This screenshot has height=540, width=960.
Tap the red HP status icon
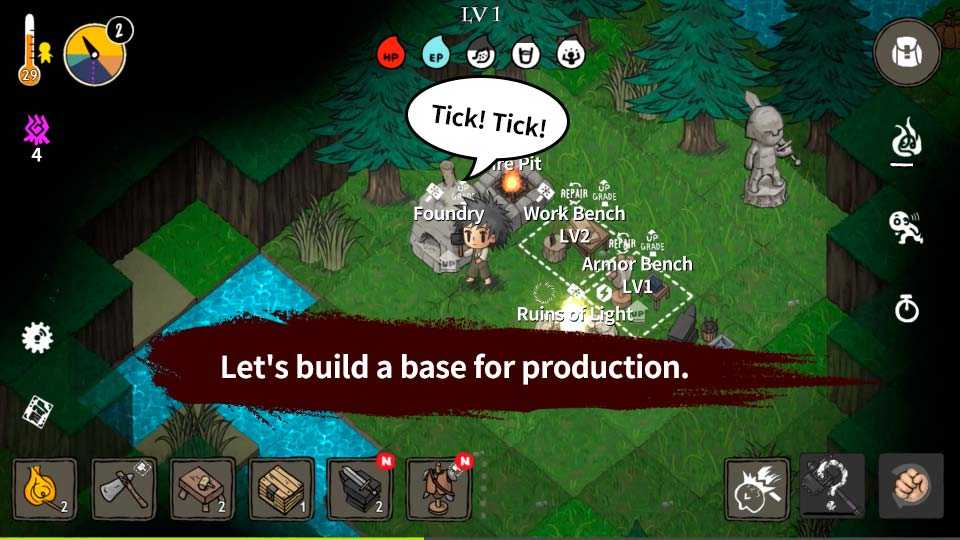point(390,54)
